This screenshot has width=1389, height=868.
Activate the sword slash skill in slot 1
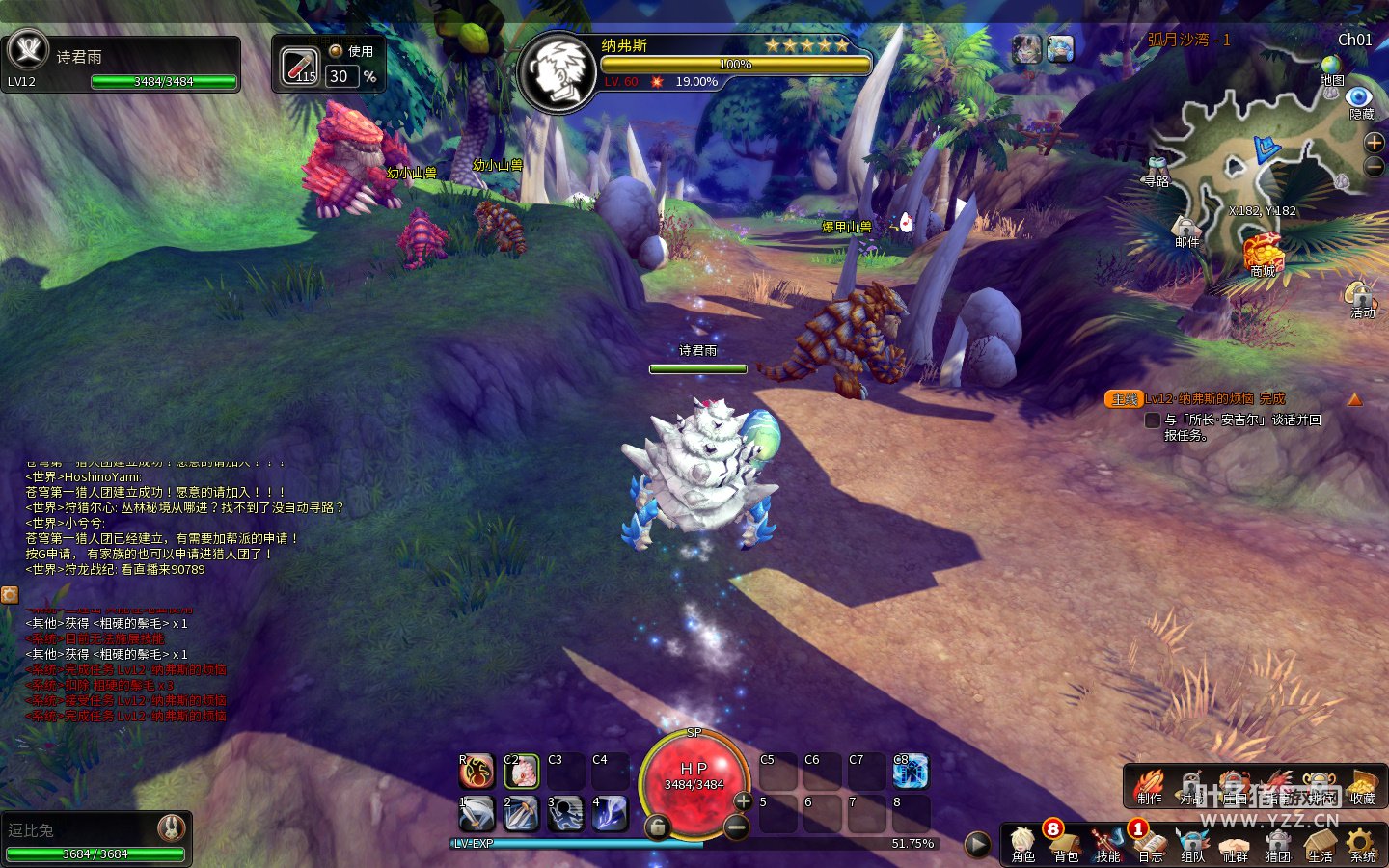pyautogui.click(x=477, y=814)
